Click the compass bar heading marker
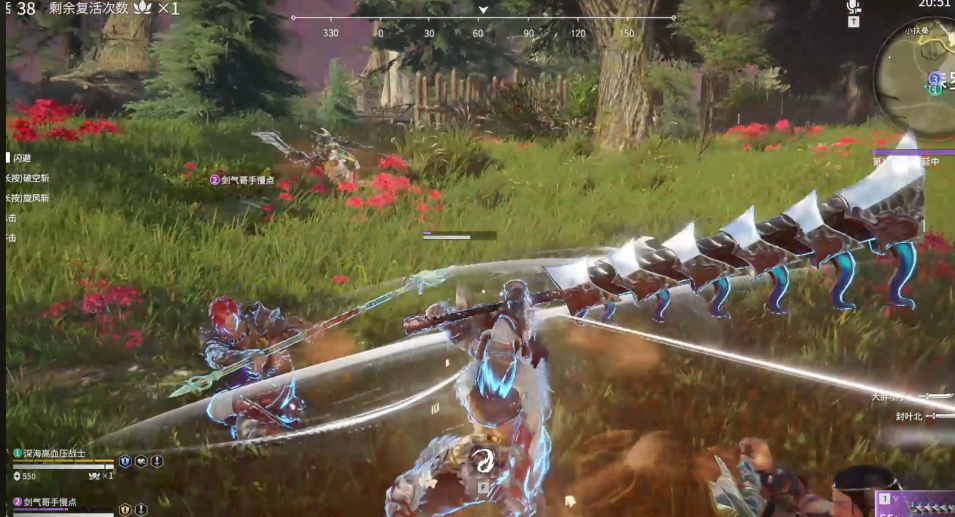Viewport: 955px width, 517px height. click(483, 10)
